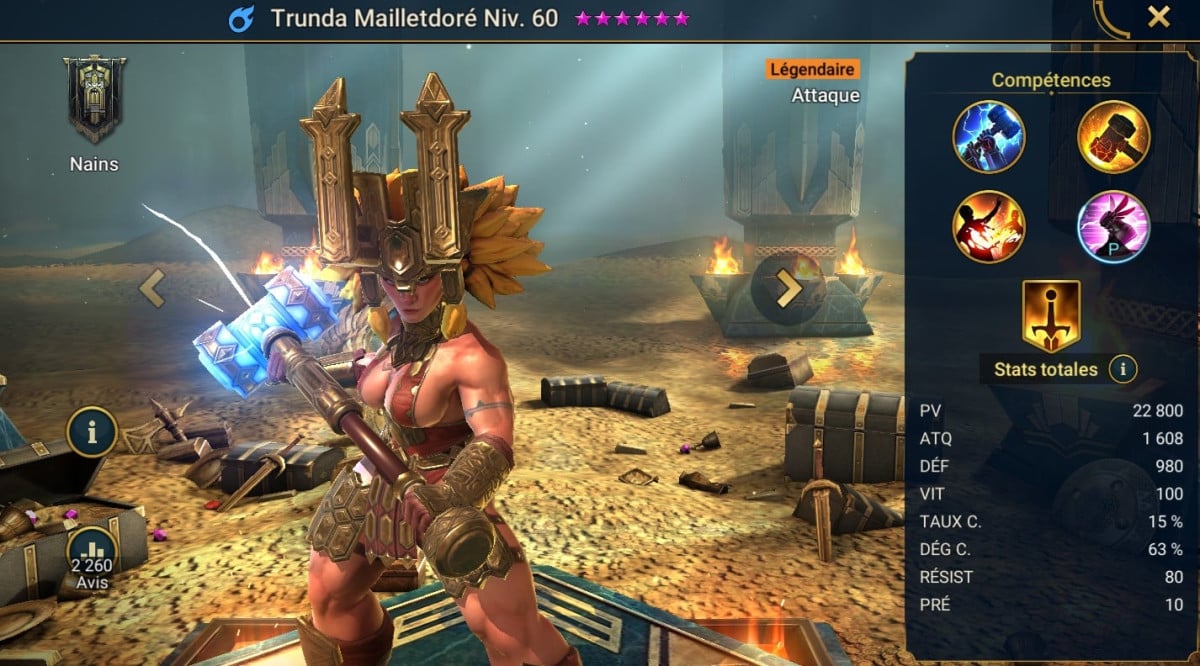Click the Nains faction banner
This screenshot has width=1200, height=666.
click(94, 101)
